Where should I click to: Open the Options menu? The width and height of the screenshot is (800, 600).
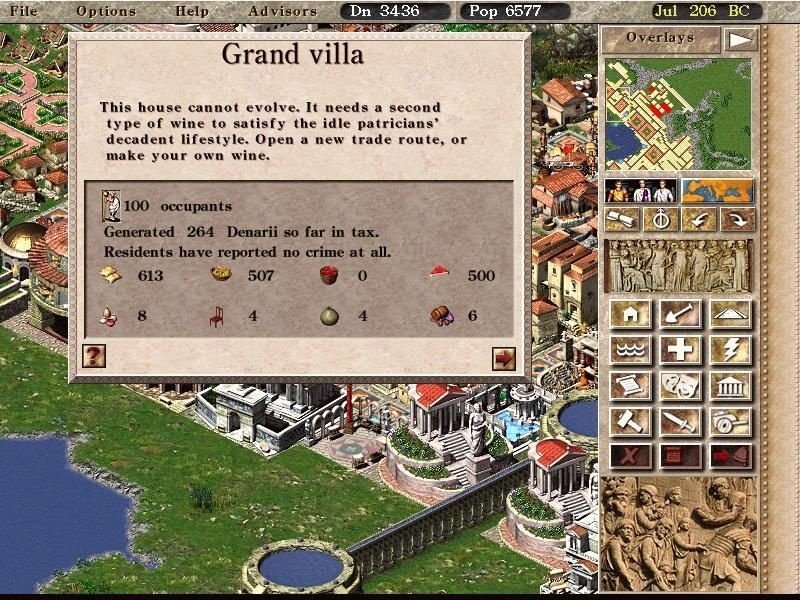(105, 11)
